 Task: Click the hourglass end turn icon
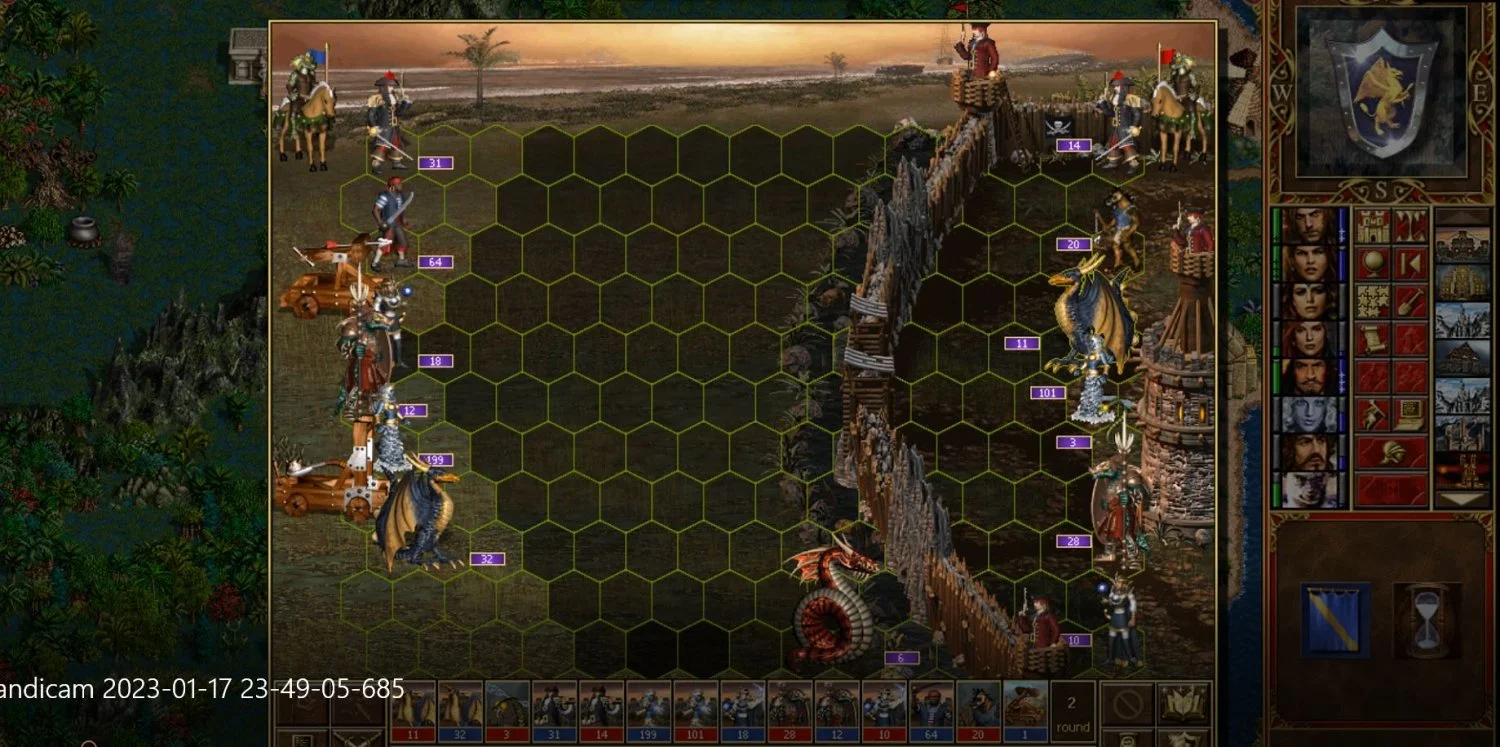pos(1426,621)
